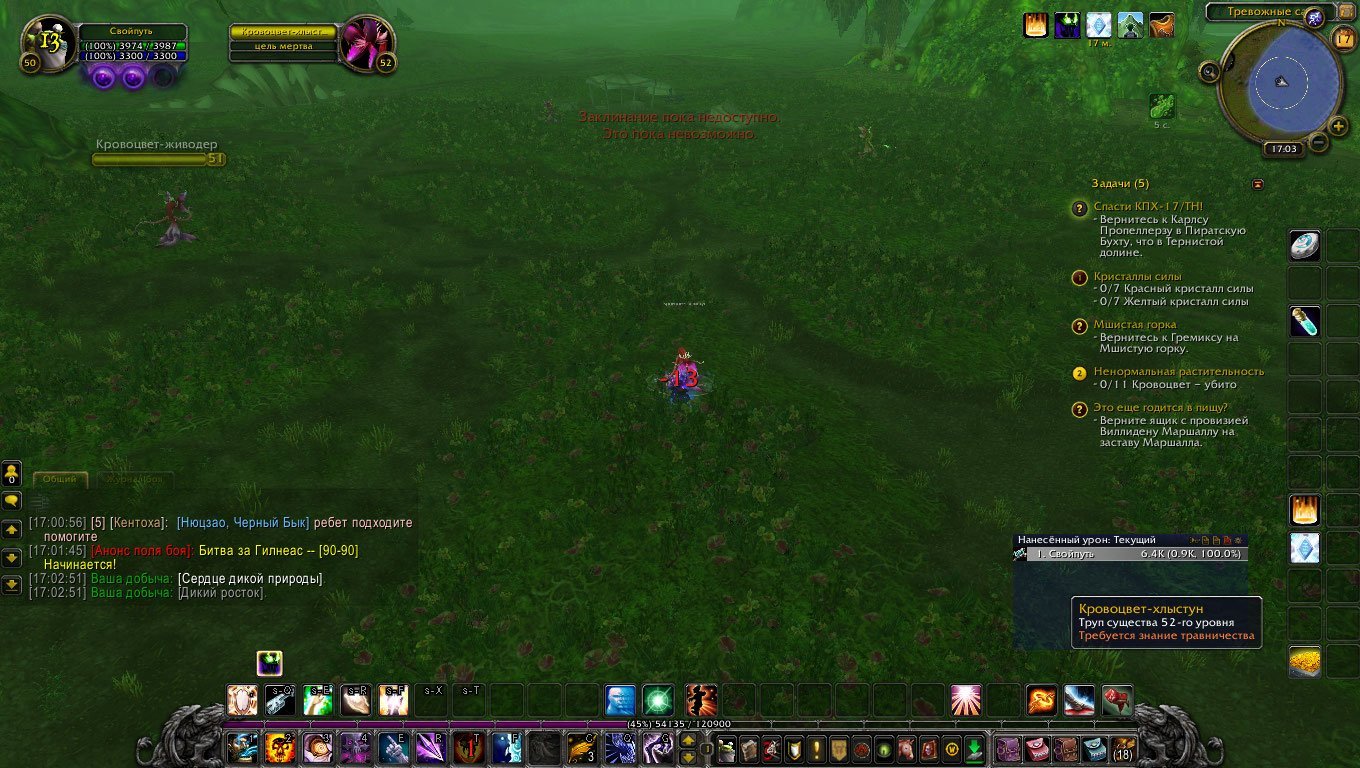This screenshot has height=768, width=1360.
Task: Select the Свойлуть player portrait
Action: click(48, 42)
